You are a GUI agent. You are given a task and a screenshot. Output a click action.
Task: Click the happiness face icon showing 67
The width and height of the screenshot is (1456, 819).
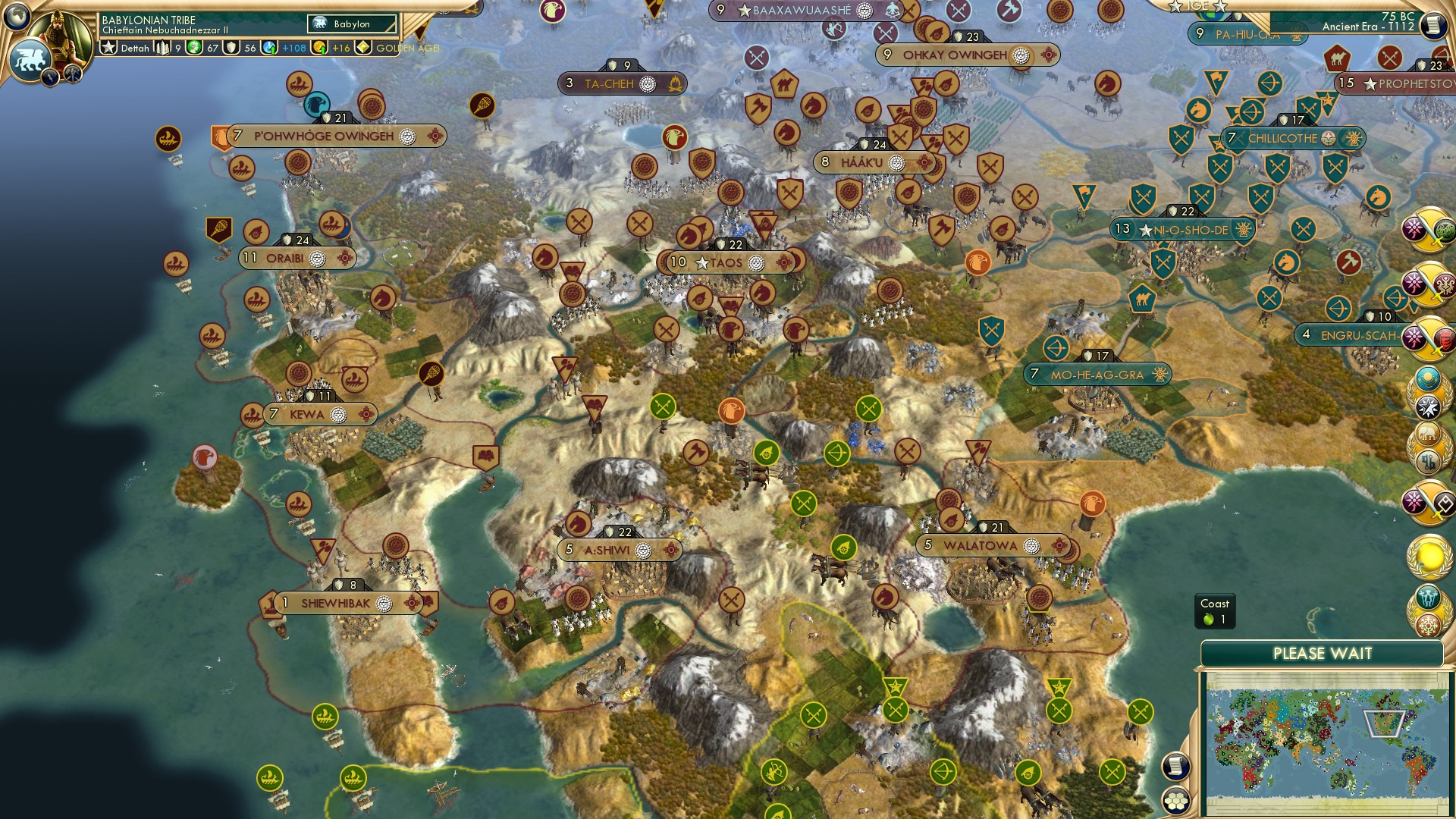(192, 48)
